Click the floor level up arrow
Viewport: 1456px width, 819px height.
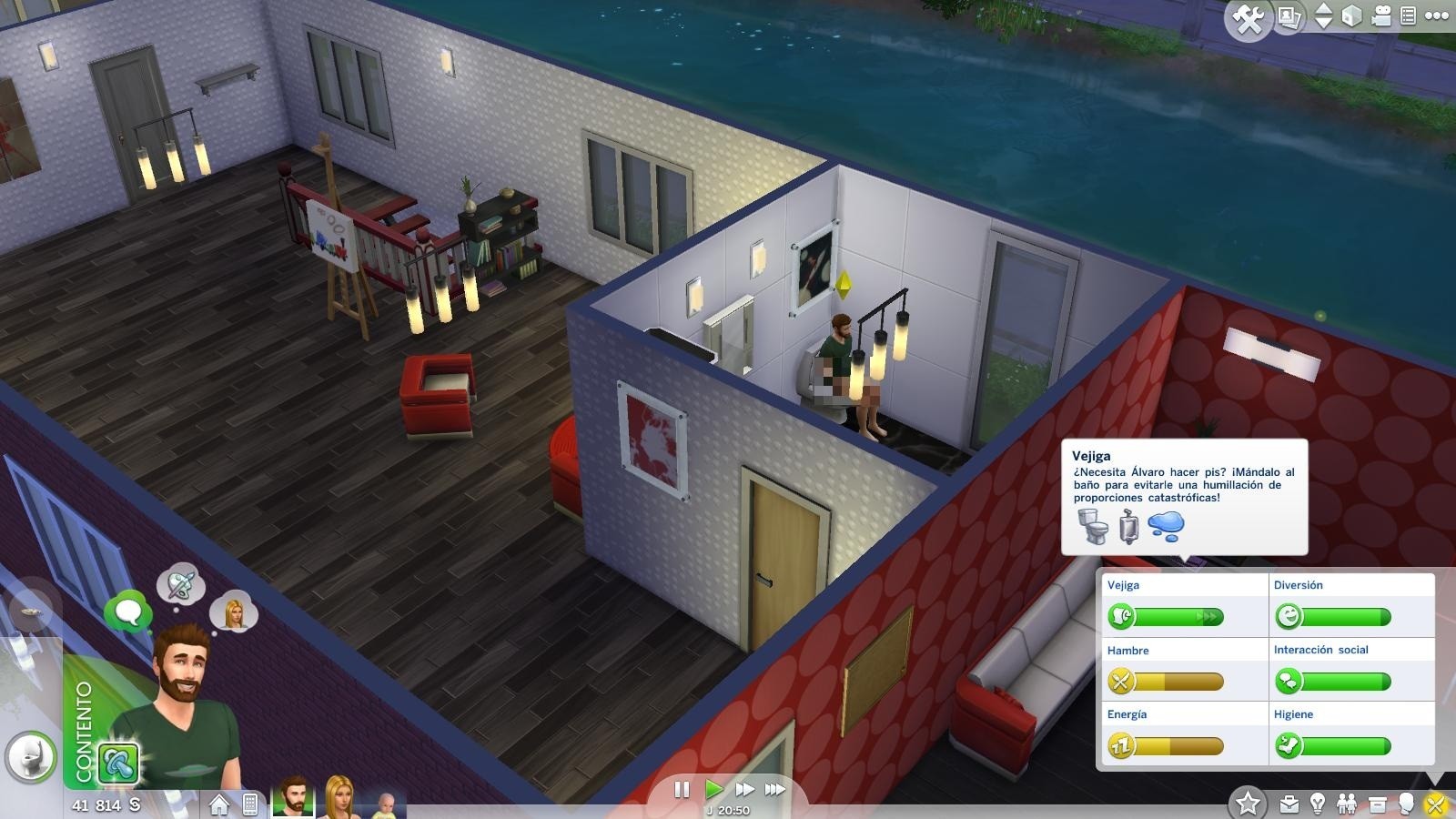[x=1323, y=8]
